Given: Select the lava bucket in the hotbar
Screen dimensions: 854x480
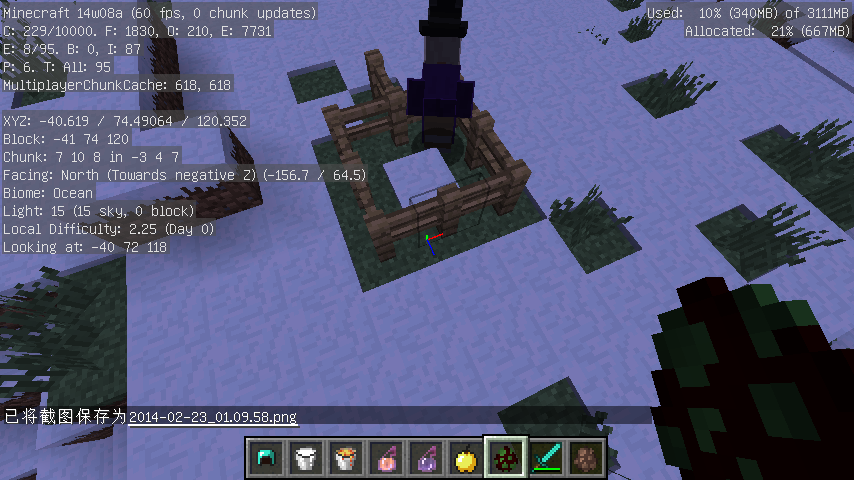Looking at the screenshot, I should (x=345, y=459).
